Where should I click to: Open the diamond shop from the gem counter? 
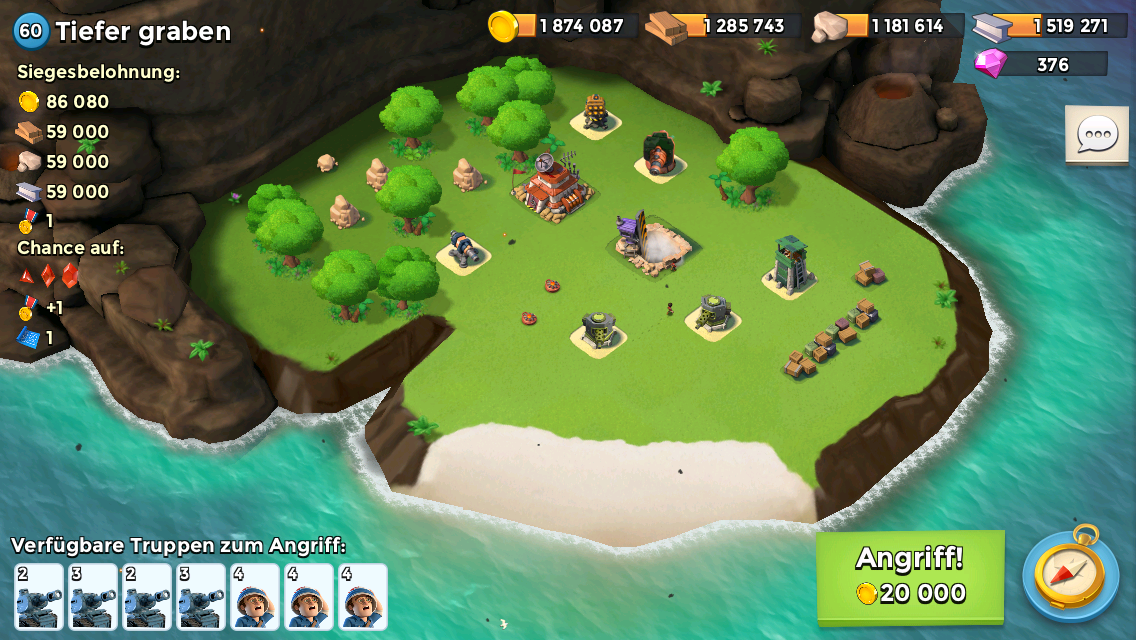(1041, 64)
